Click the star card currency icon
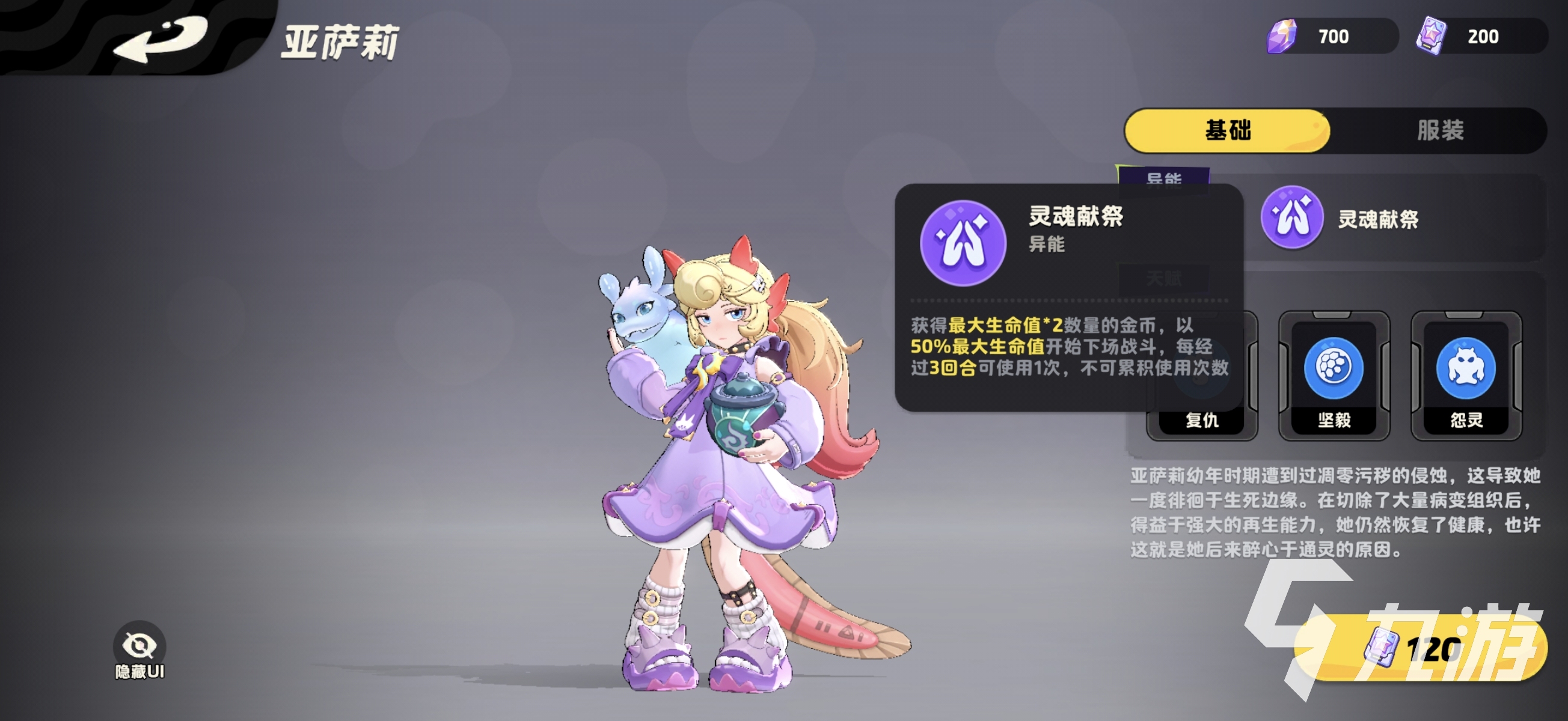 tap(1432, 35)
